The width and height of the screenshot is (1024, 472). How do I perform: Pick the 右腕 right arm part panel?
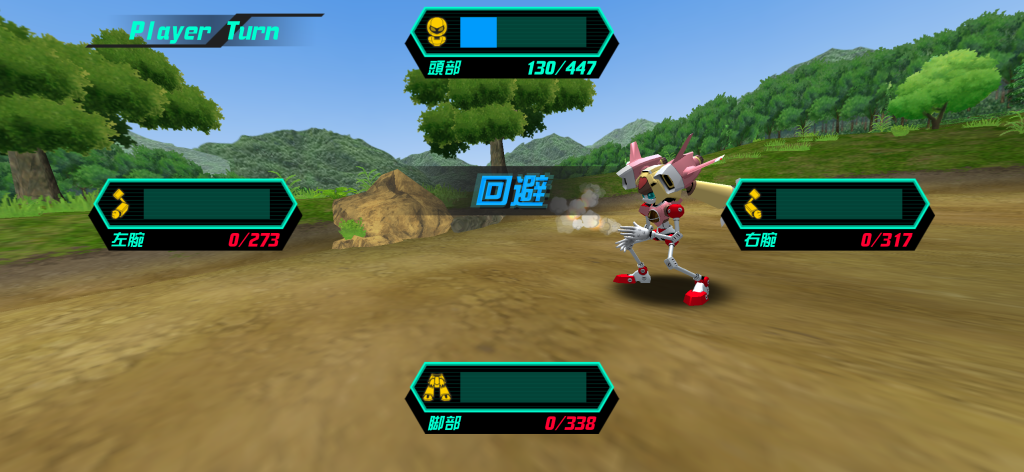point(828,214)
